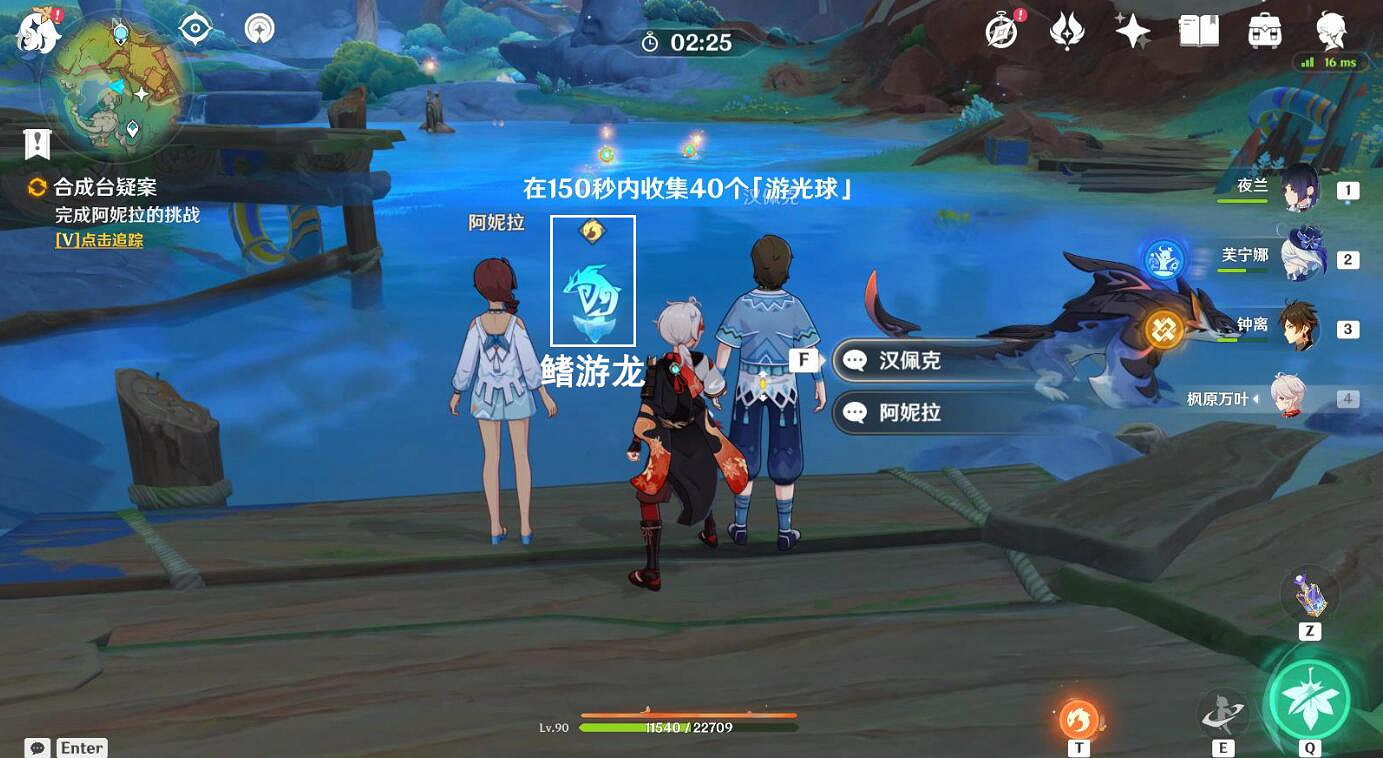Click the compass icon at the top left
1383x758 pixels.
[193, 29]
